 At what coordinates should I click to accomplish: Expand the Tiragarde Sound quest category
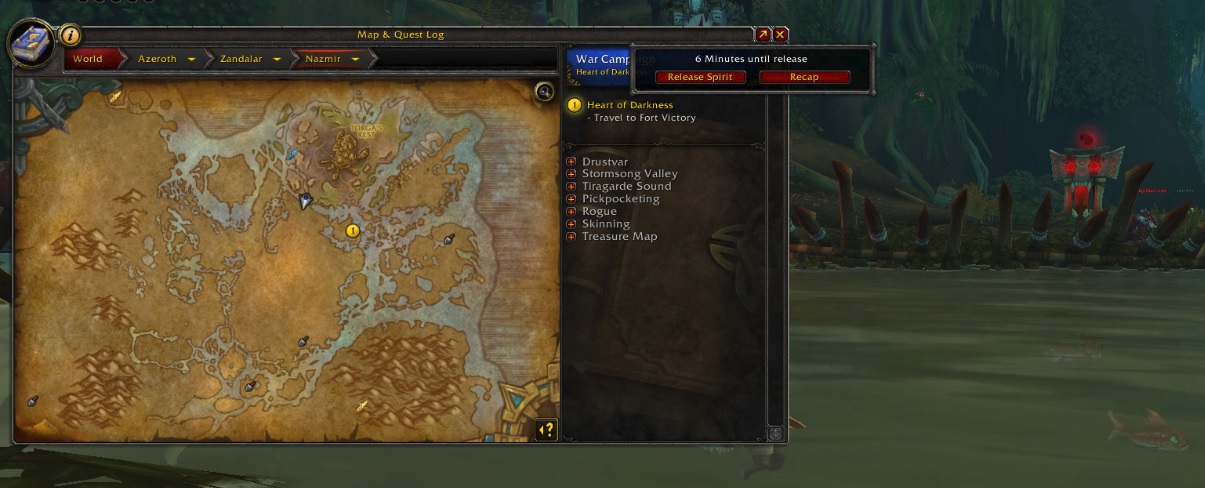point(571,186)
